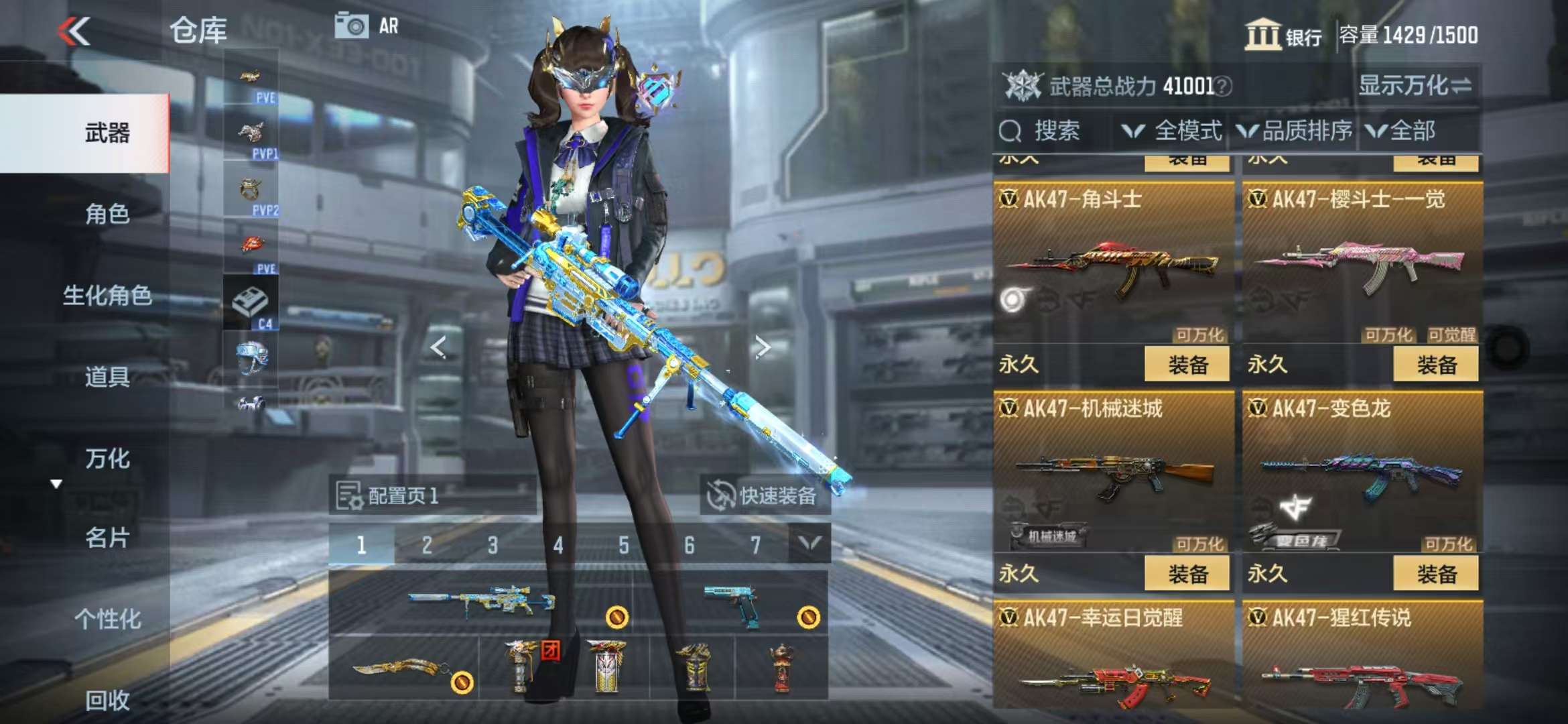The image size is (1568, 724).
Task: Open the 万化 section
Action: point(107,459)
